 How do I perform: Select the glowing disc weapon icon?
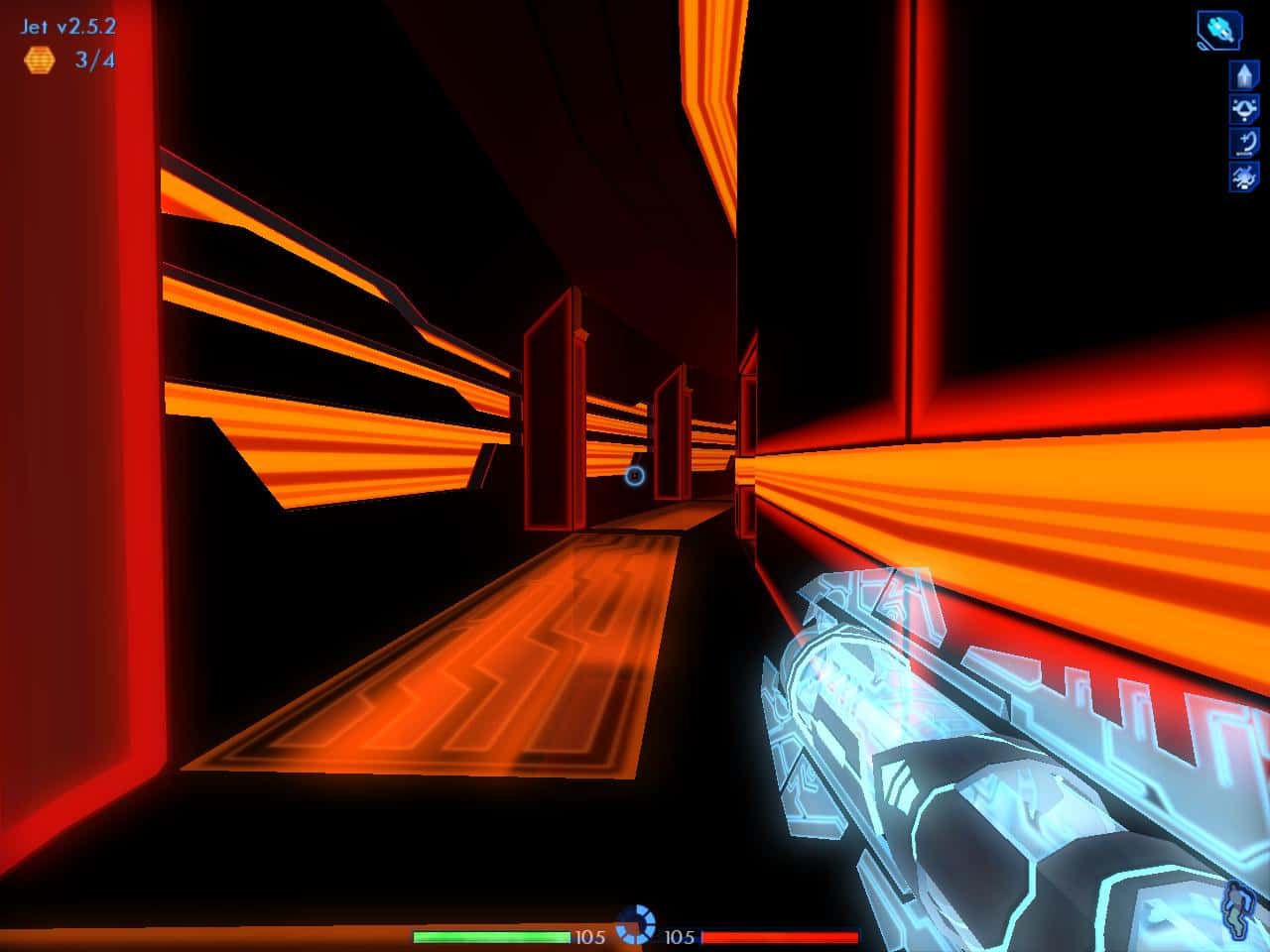point(1218,28)
